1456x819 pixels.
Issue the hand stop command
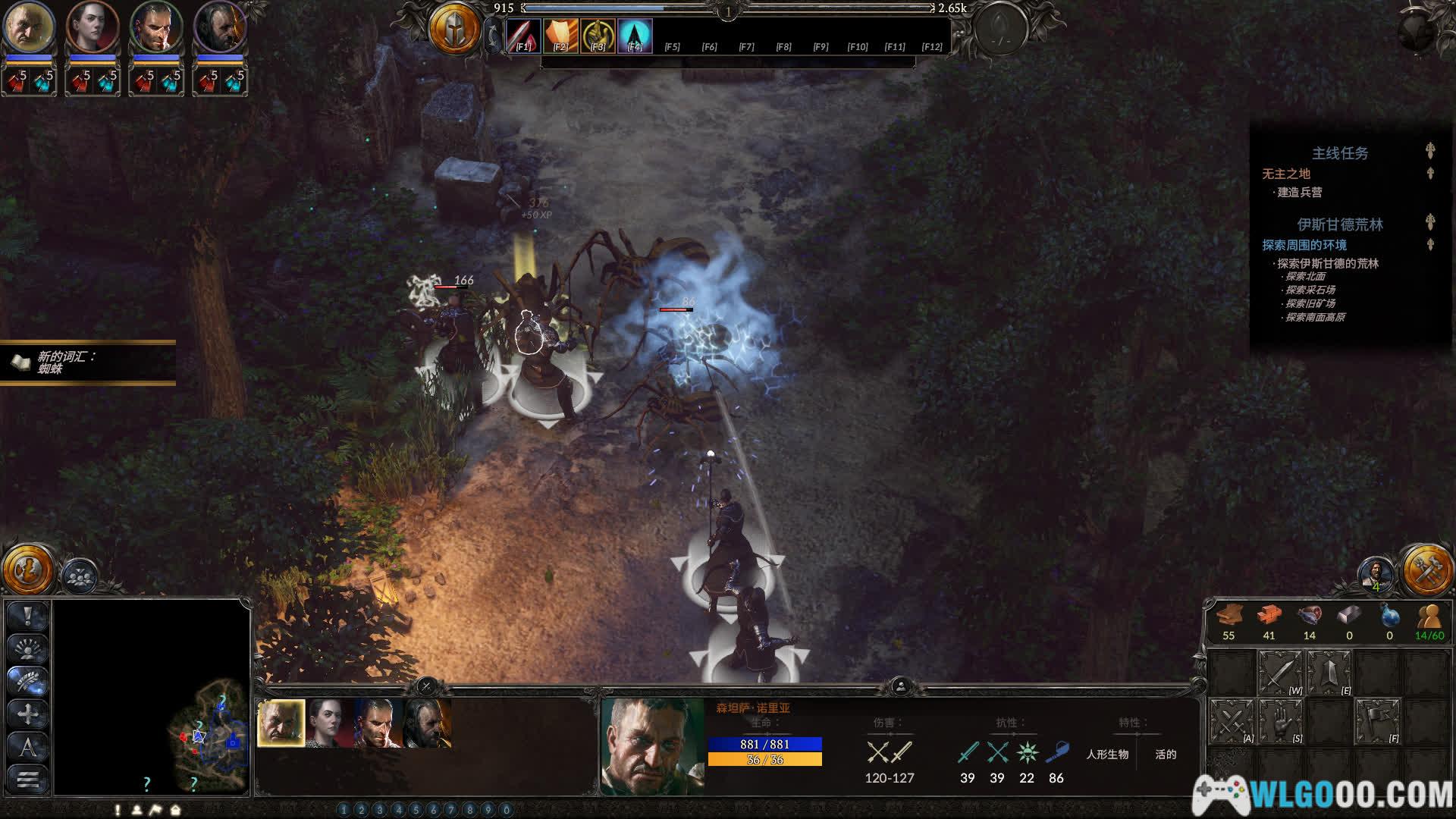pos(1281,721)
